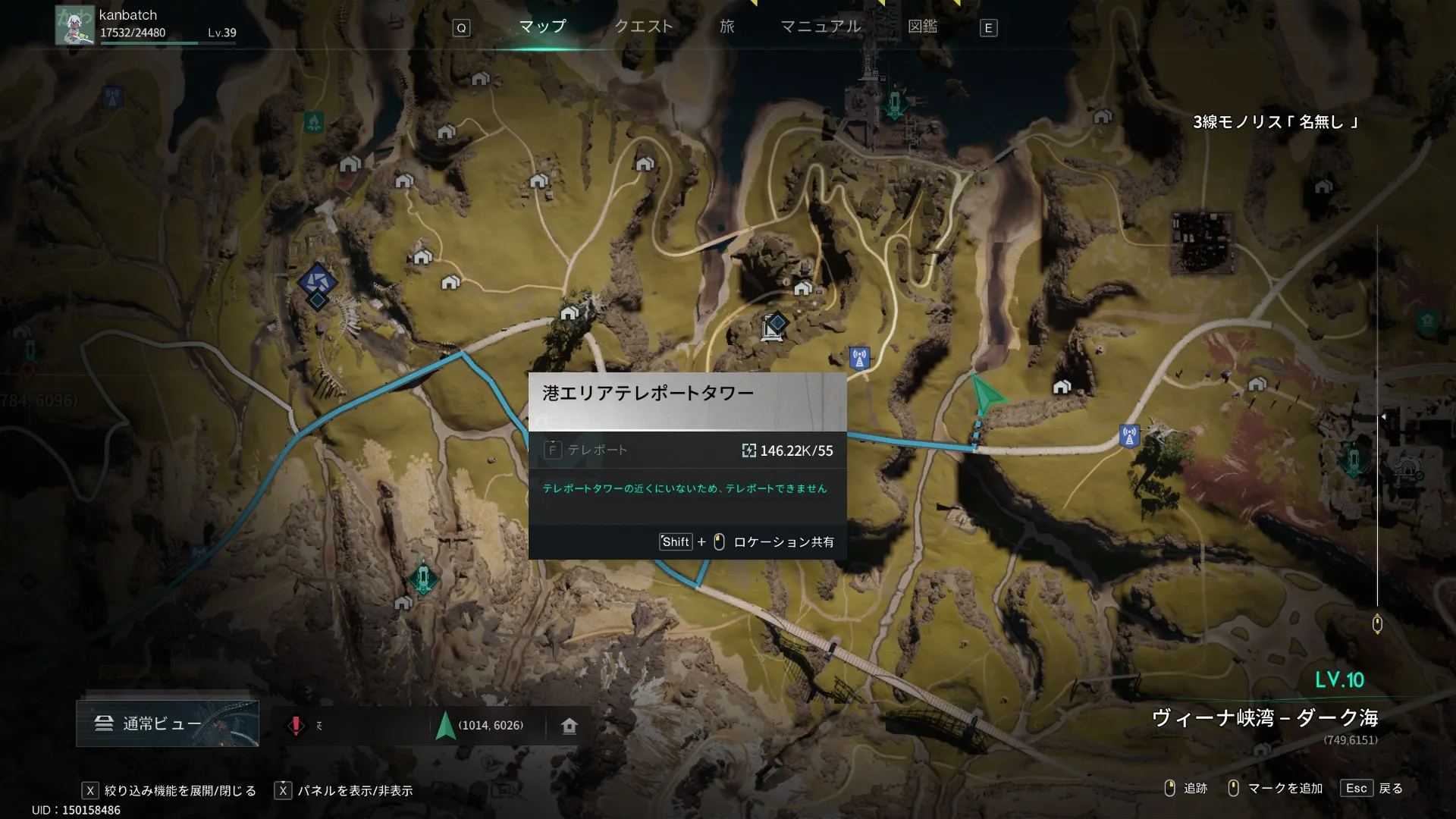The height and width of the screenshot is (819, 1456).
Task: Show the 図鑑 tab
Action: 922,27
